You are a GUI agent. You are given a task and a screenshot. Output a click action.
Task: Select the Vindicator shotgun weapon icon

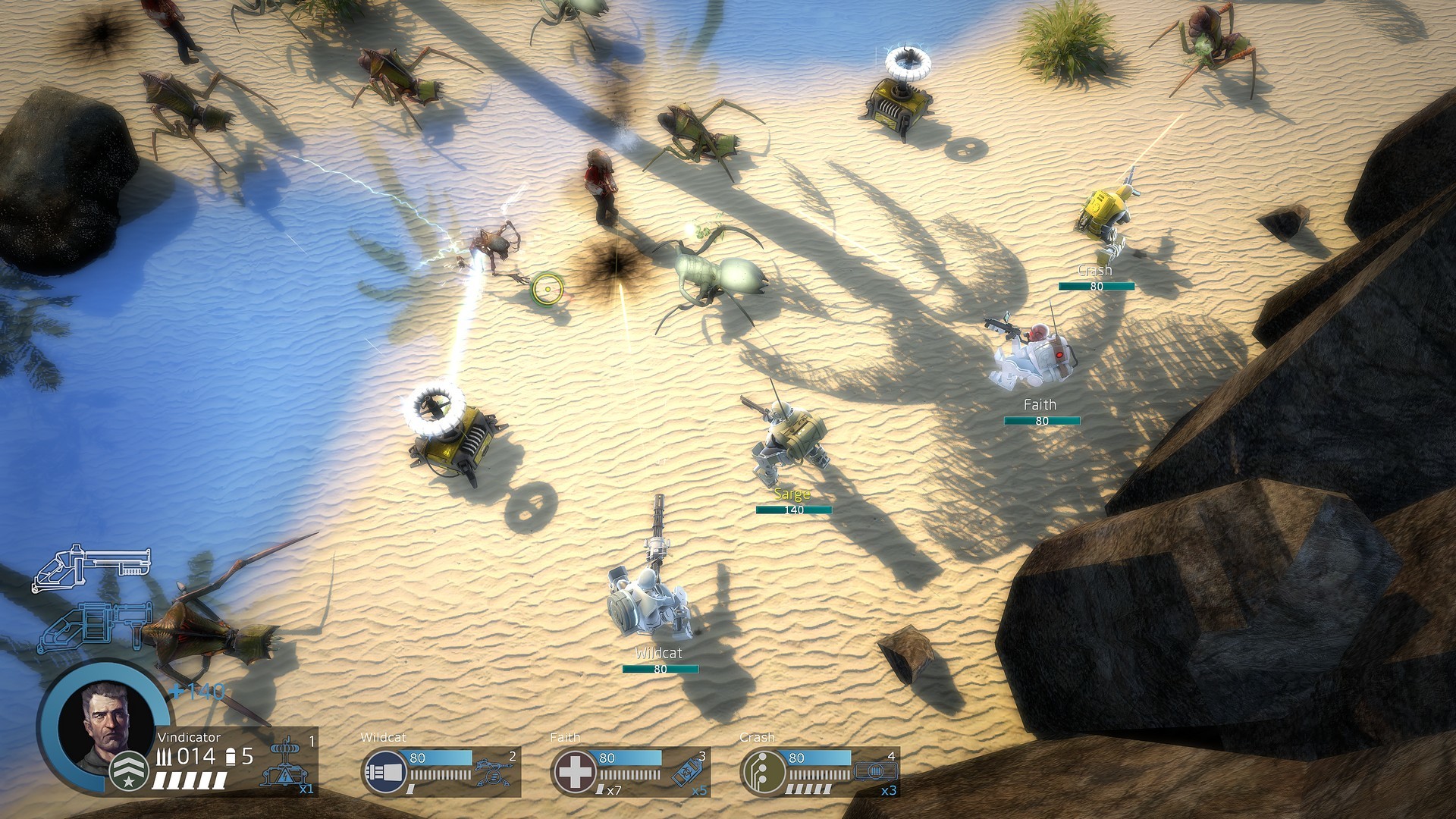coord(91,566)
